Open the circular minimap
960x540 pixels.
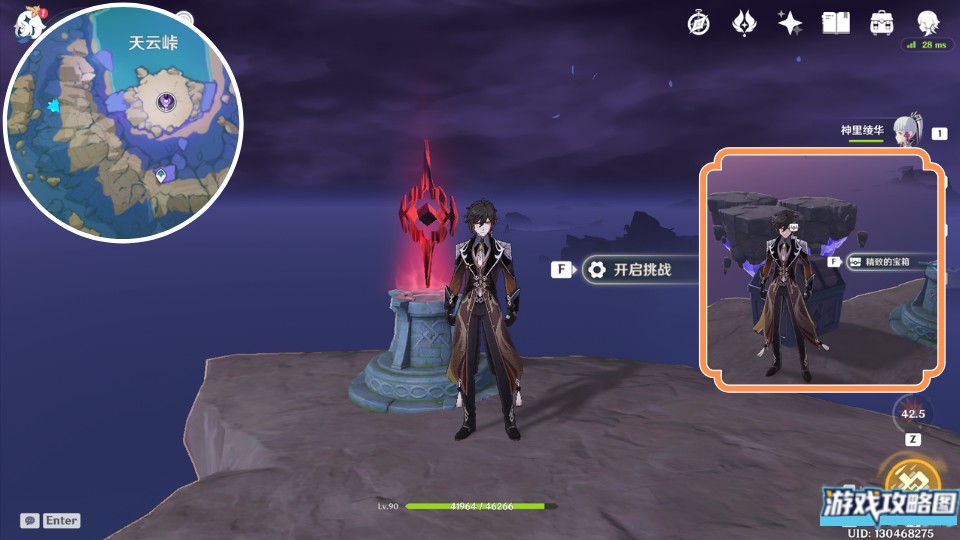pyautogui.click(x=123, y=121)
